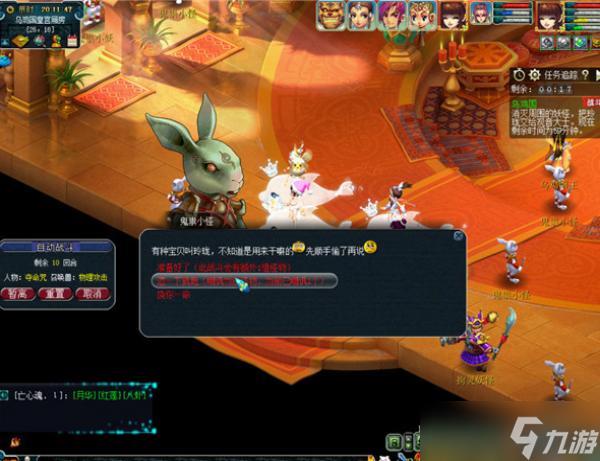Close the NPC dialogue box
Image resolution: width=600 pixels, height=461 pixels.
(x=458, y=237)
